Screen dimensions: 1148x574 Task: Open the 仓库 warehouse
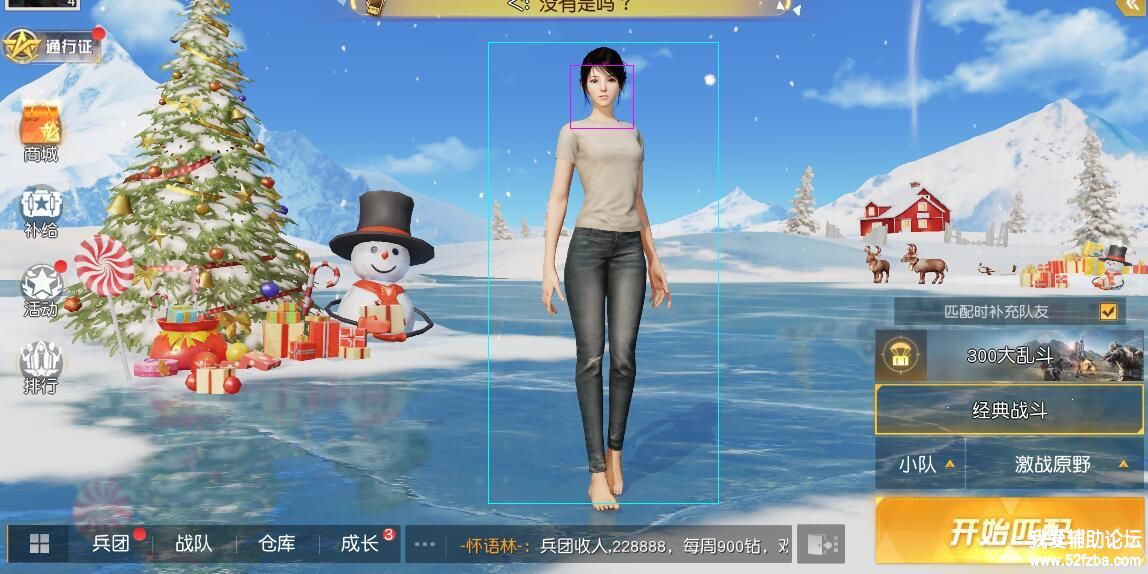(277, 544)
